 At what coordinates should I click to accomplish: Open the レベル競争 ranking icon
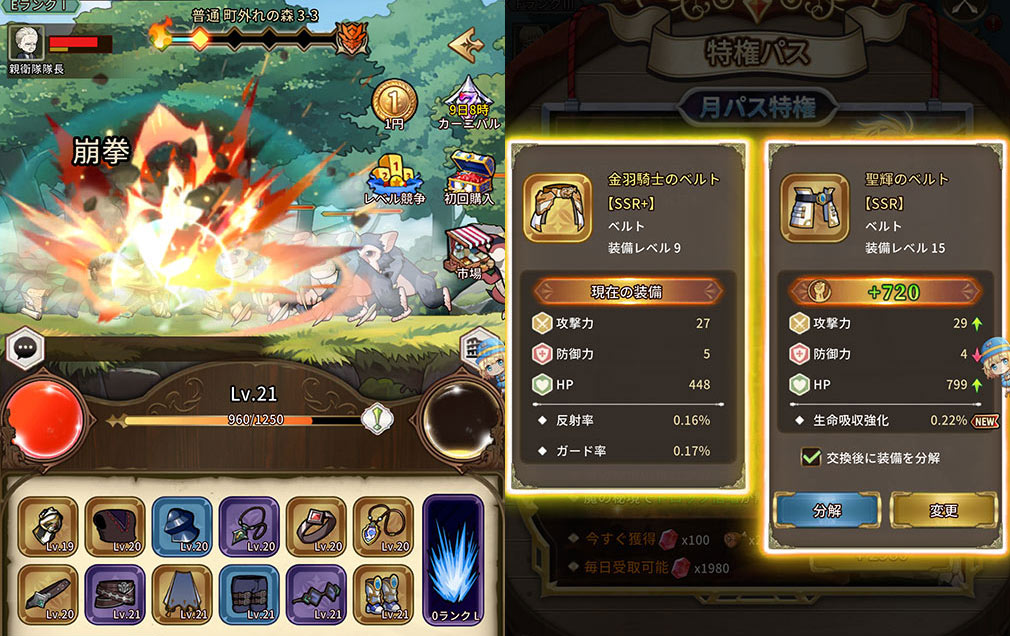(x=395, y=178)
